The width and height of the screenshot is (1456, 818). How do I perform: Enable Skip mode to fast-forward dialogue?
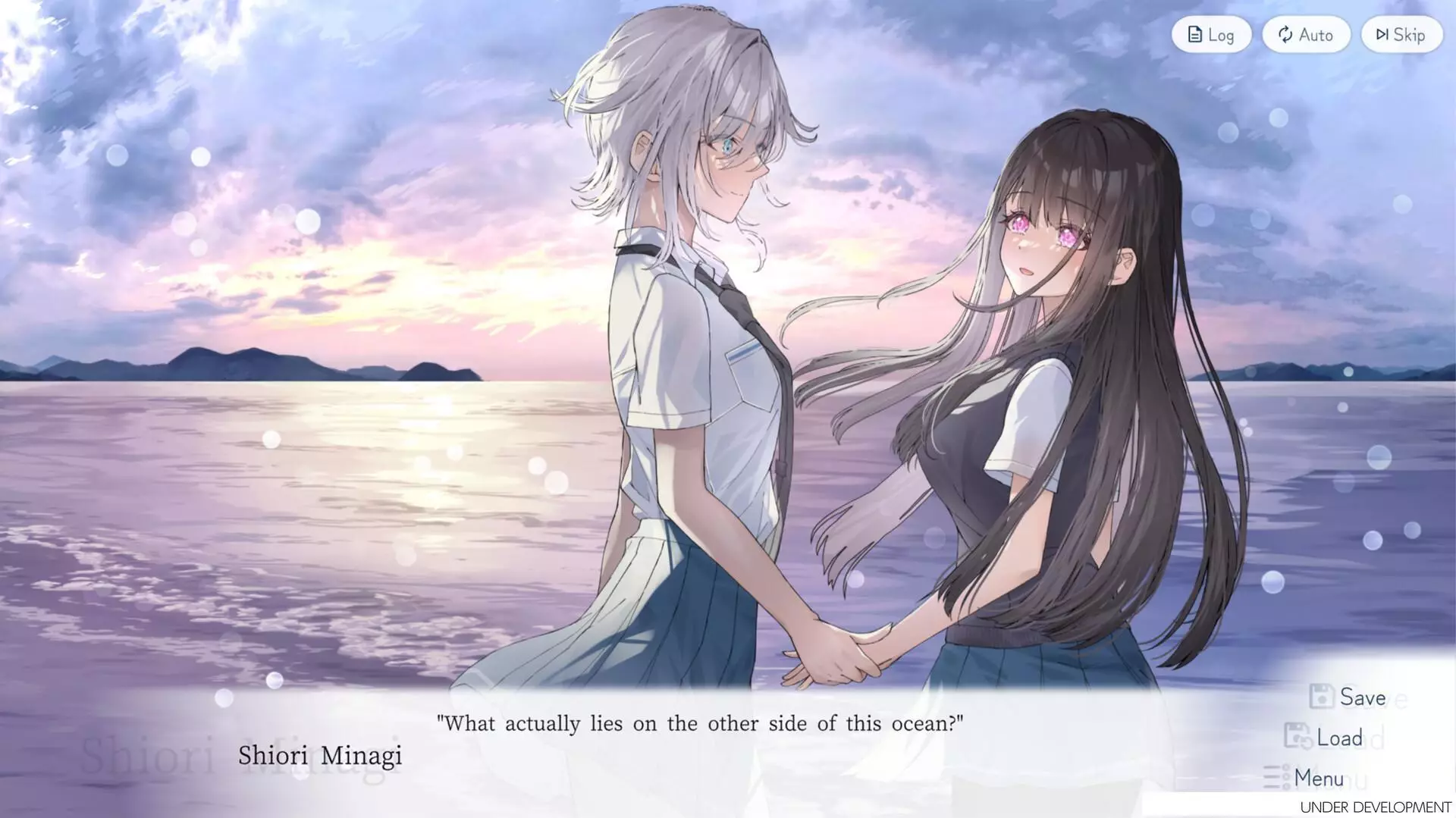(x=1400, y=34)
